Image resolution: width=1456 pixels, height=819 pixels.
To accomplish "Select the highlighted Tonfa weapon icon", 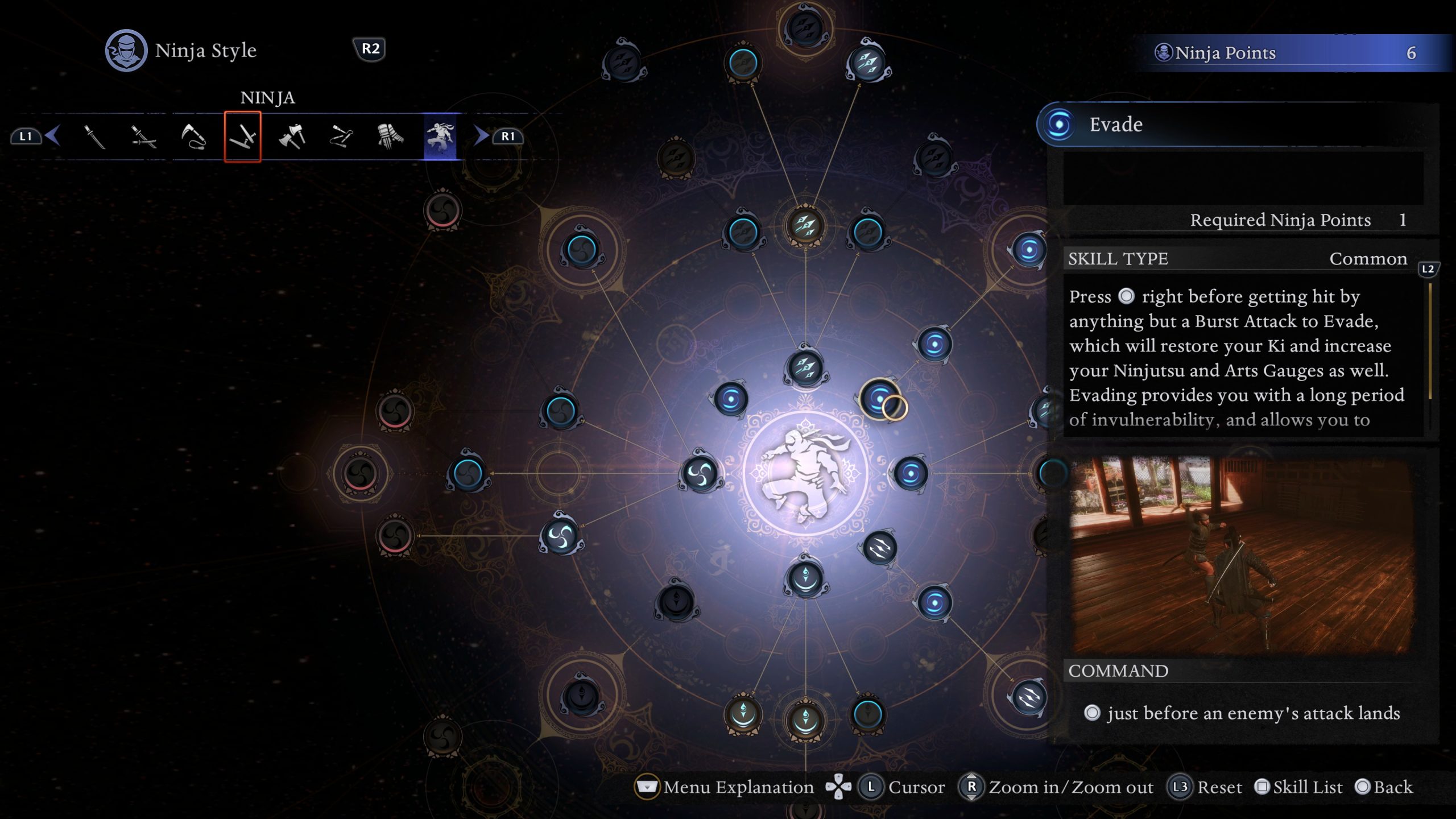I will (243, 136).
